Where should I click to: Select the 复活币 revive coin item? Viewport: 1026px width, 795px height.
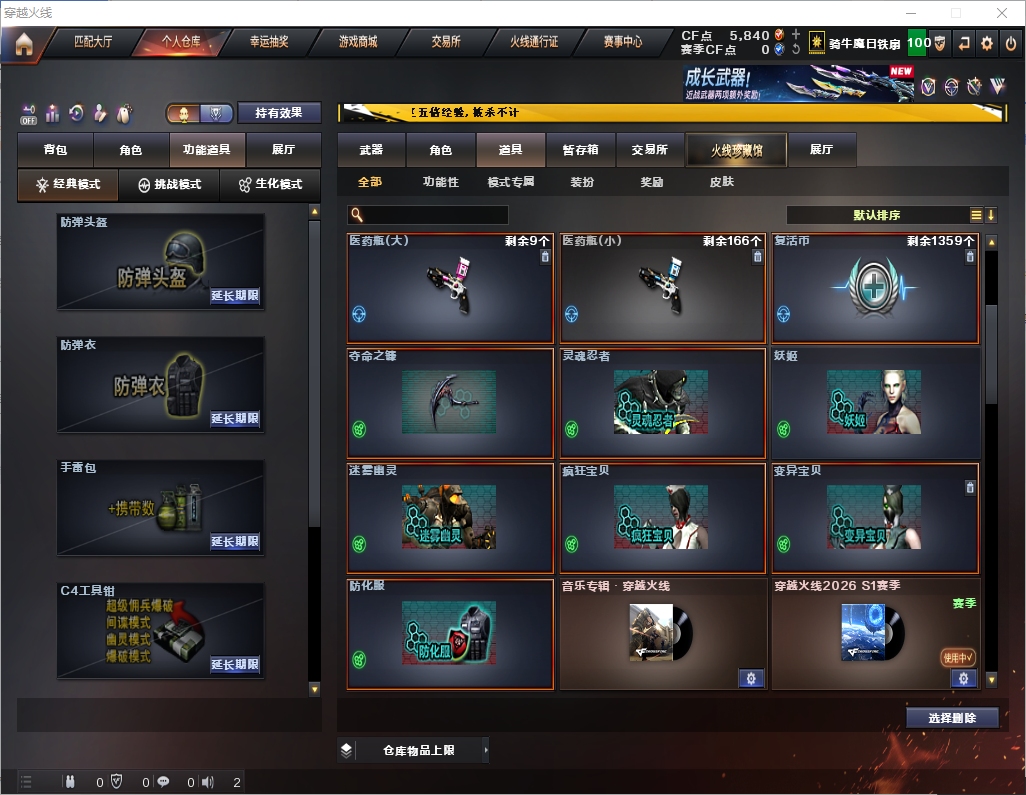tap(875, 289)
